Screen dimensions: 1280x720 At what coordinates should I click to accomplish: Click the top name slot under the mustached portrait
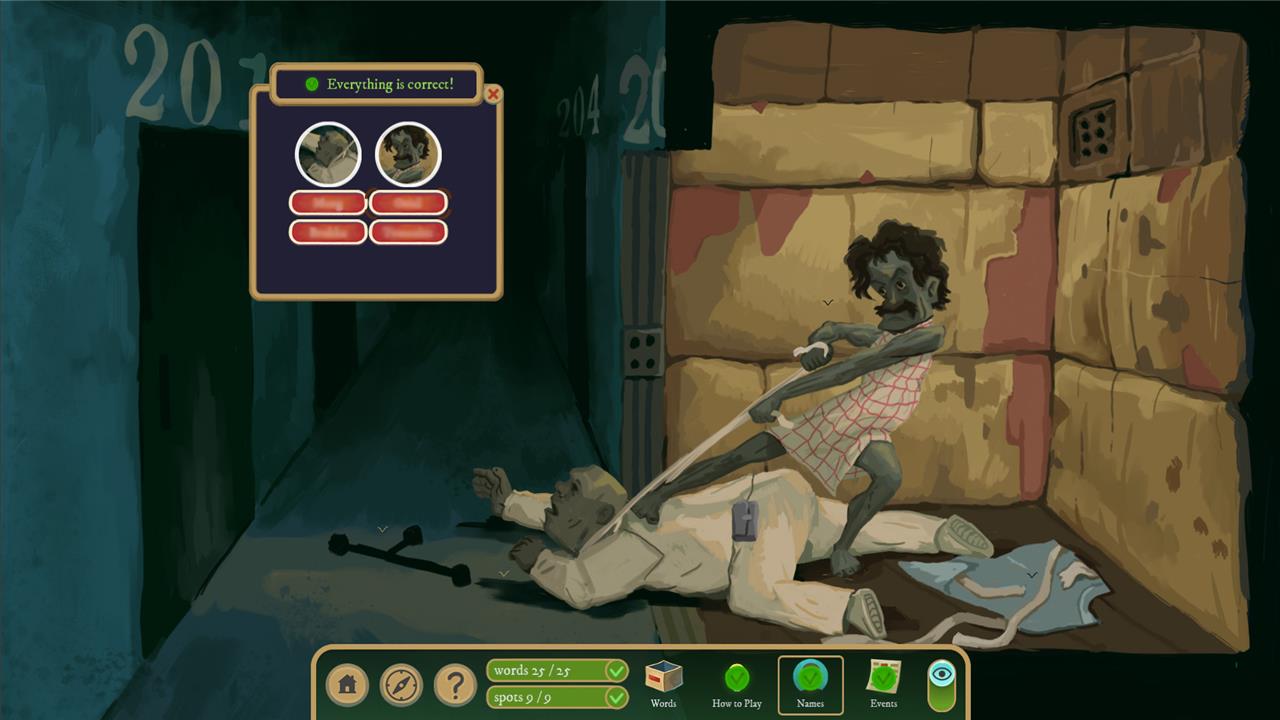408,203
